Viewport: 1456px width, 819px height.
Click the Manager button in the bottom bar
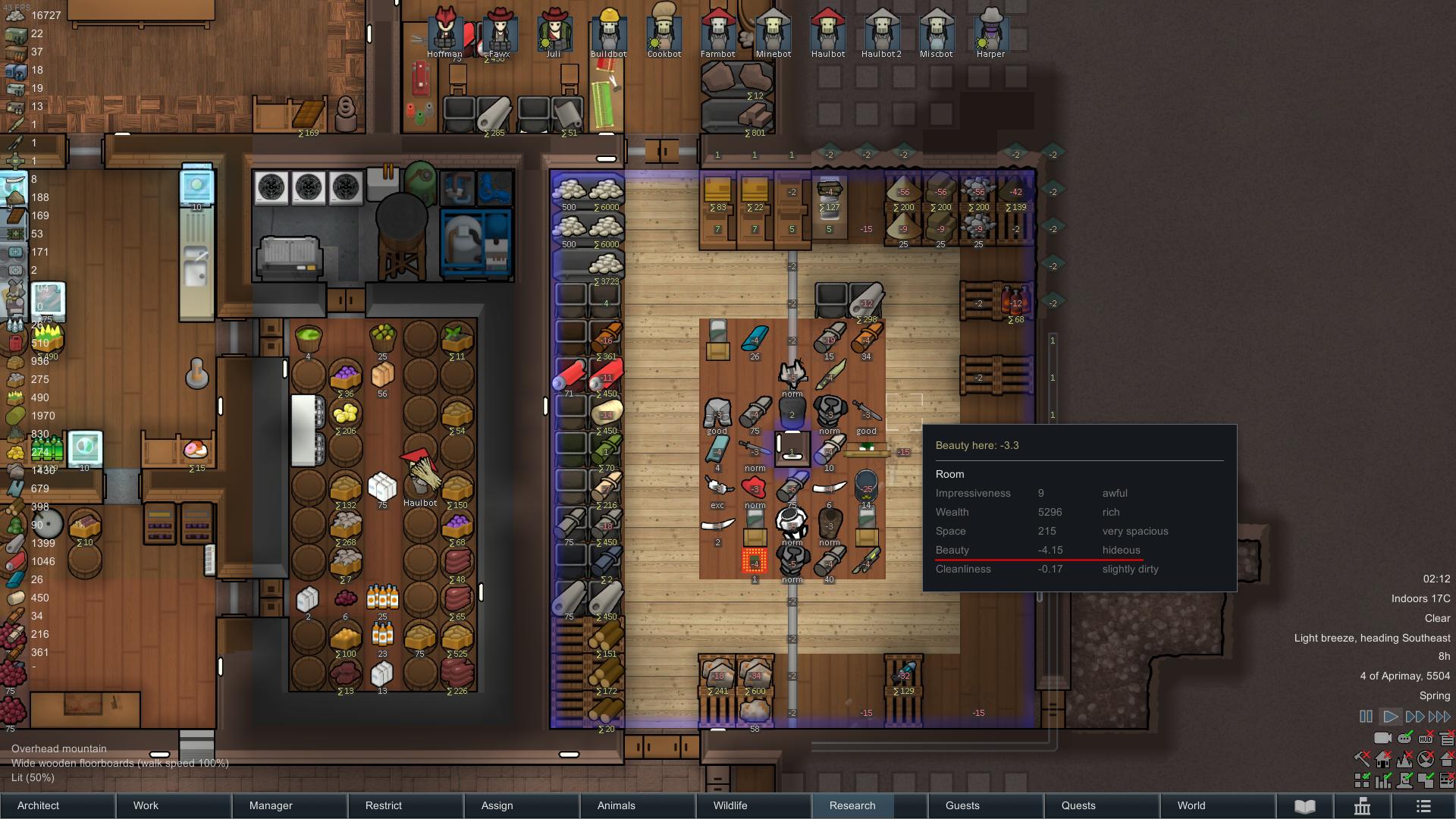(271, 805)
